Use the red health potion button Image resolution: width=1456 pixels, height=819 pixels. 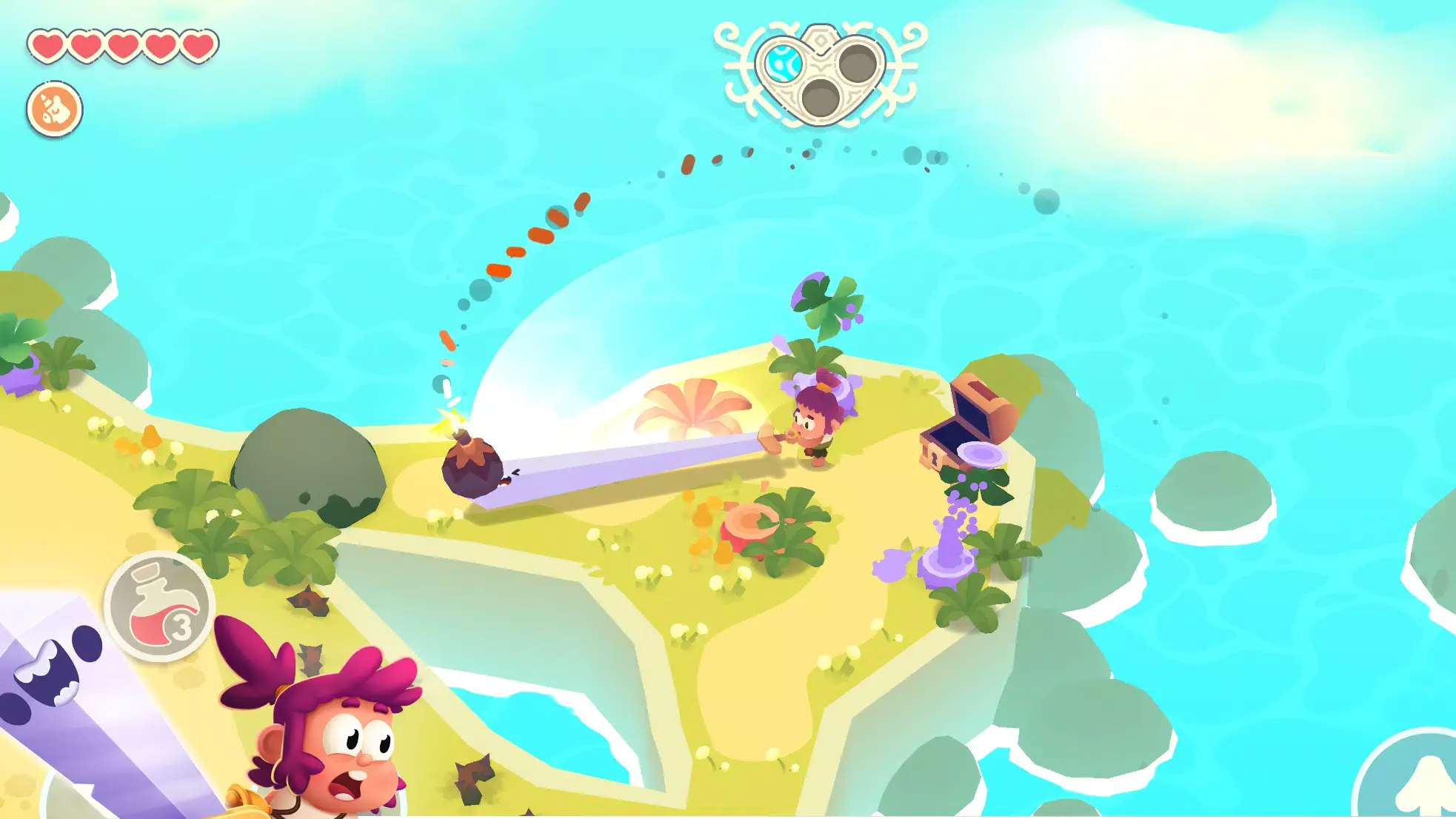pos(159,606)
